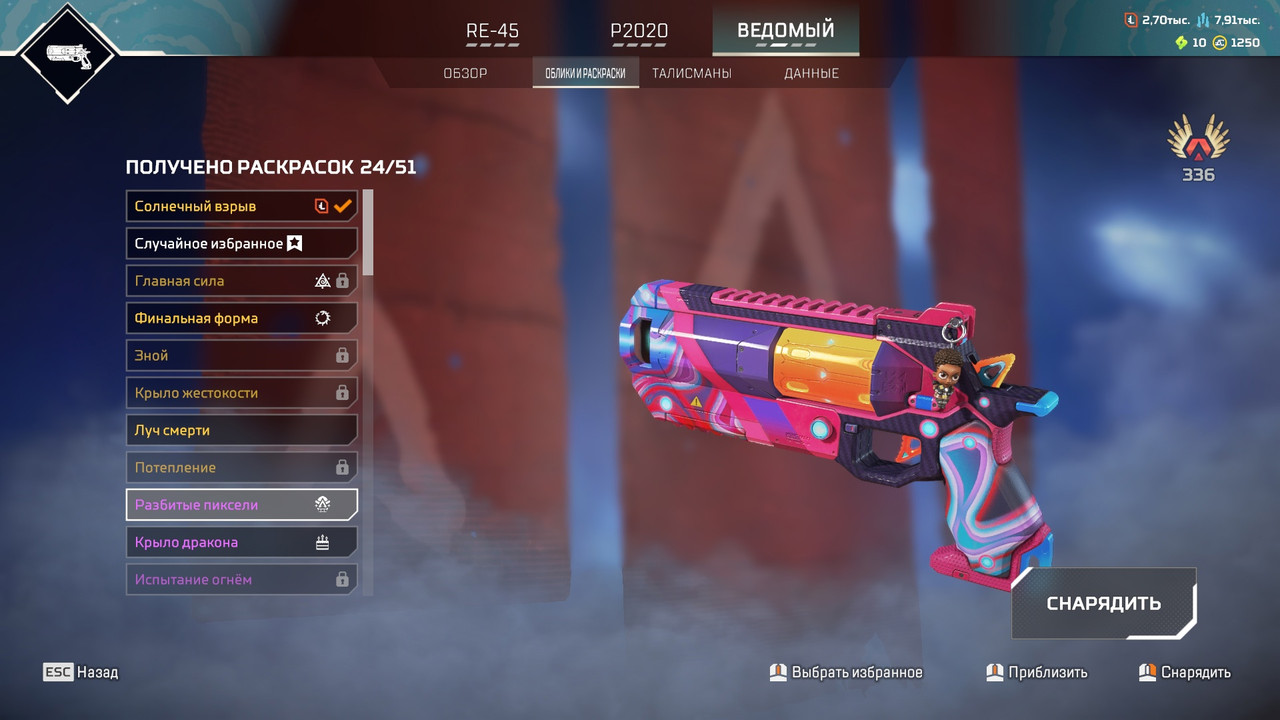Pick the Финальная форма skin
The image size is (1280, 720).
(242, 318)
